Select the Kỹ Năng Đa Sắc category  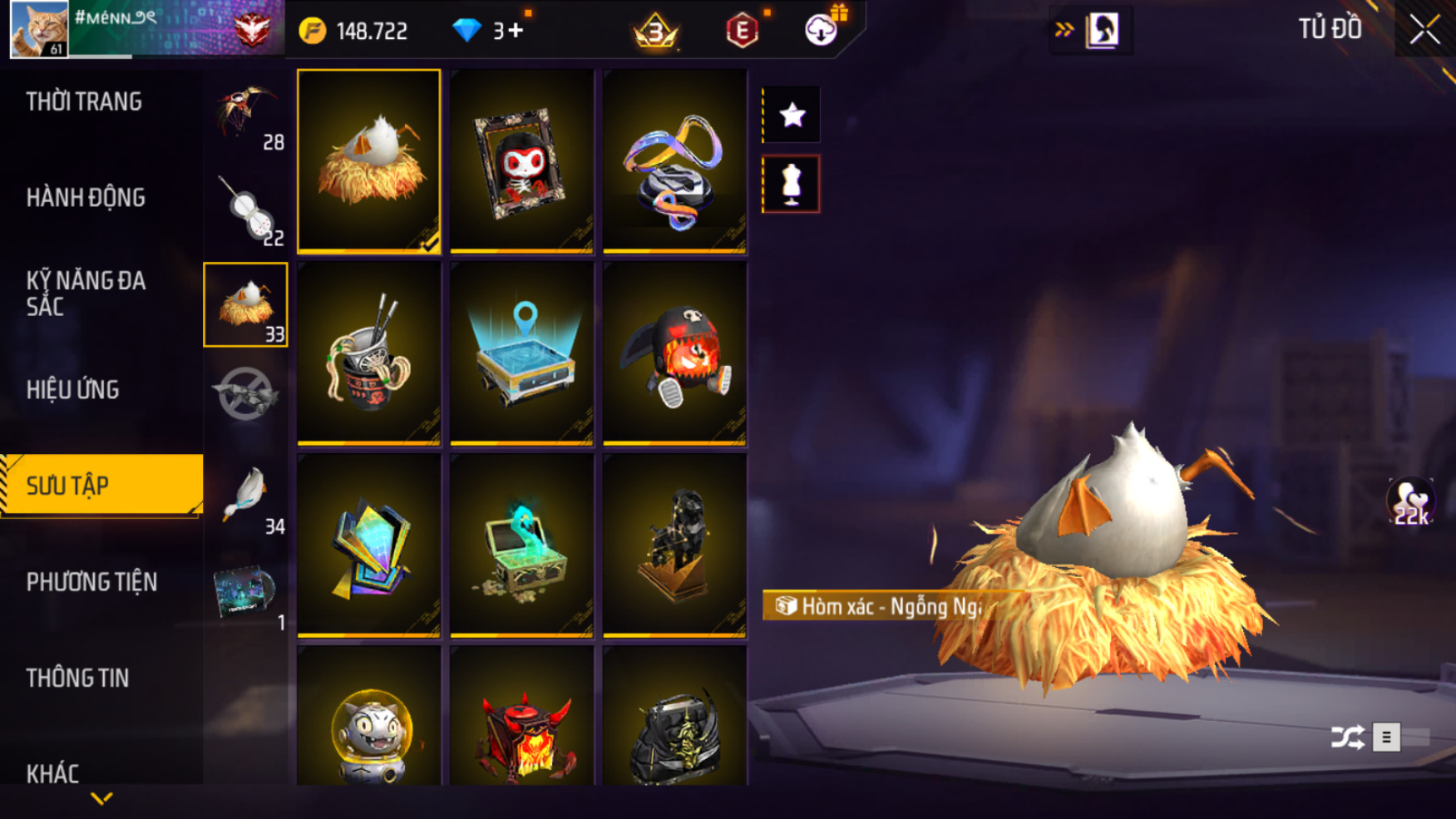[86, 294]
